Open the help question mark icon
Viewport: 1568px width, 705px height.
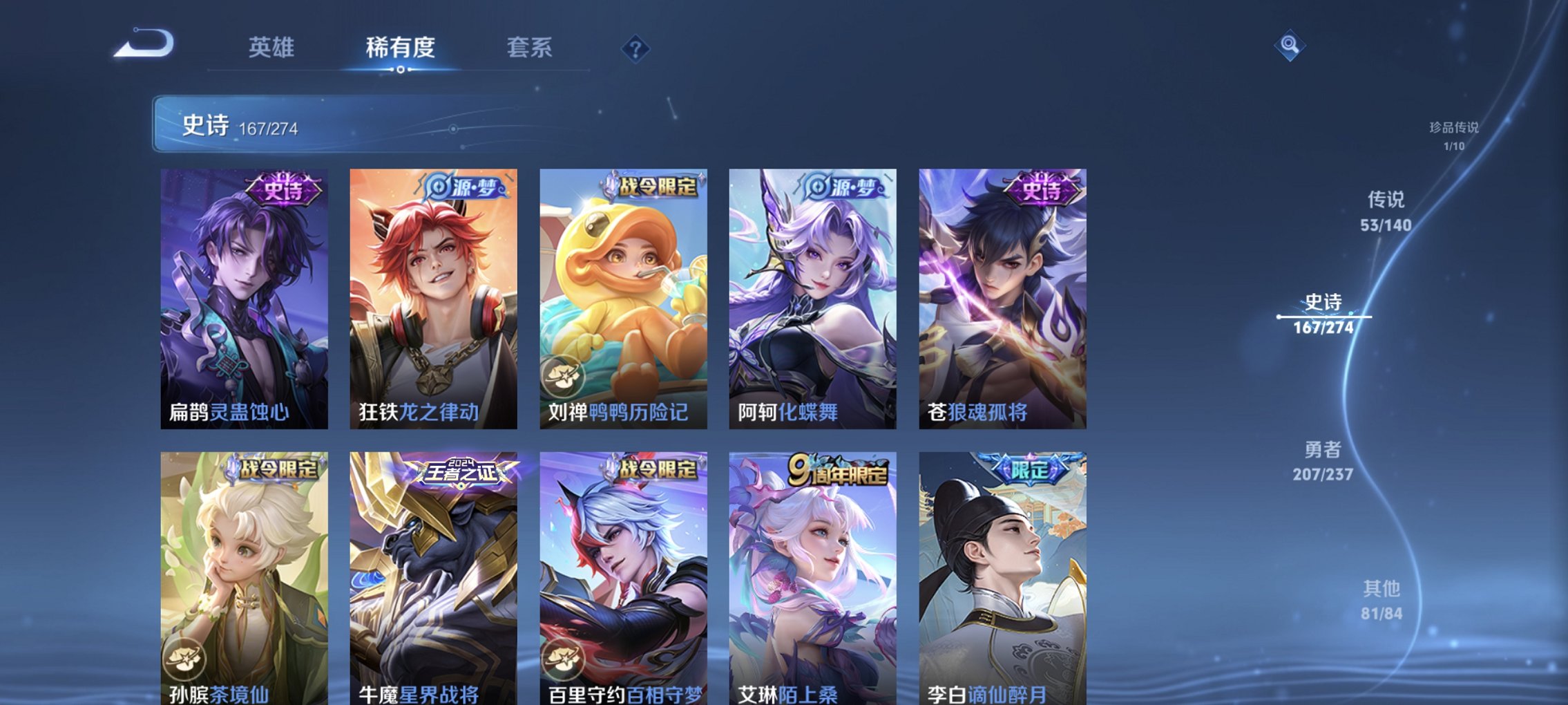tap(636, 49)
